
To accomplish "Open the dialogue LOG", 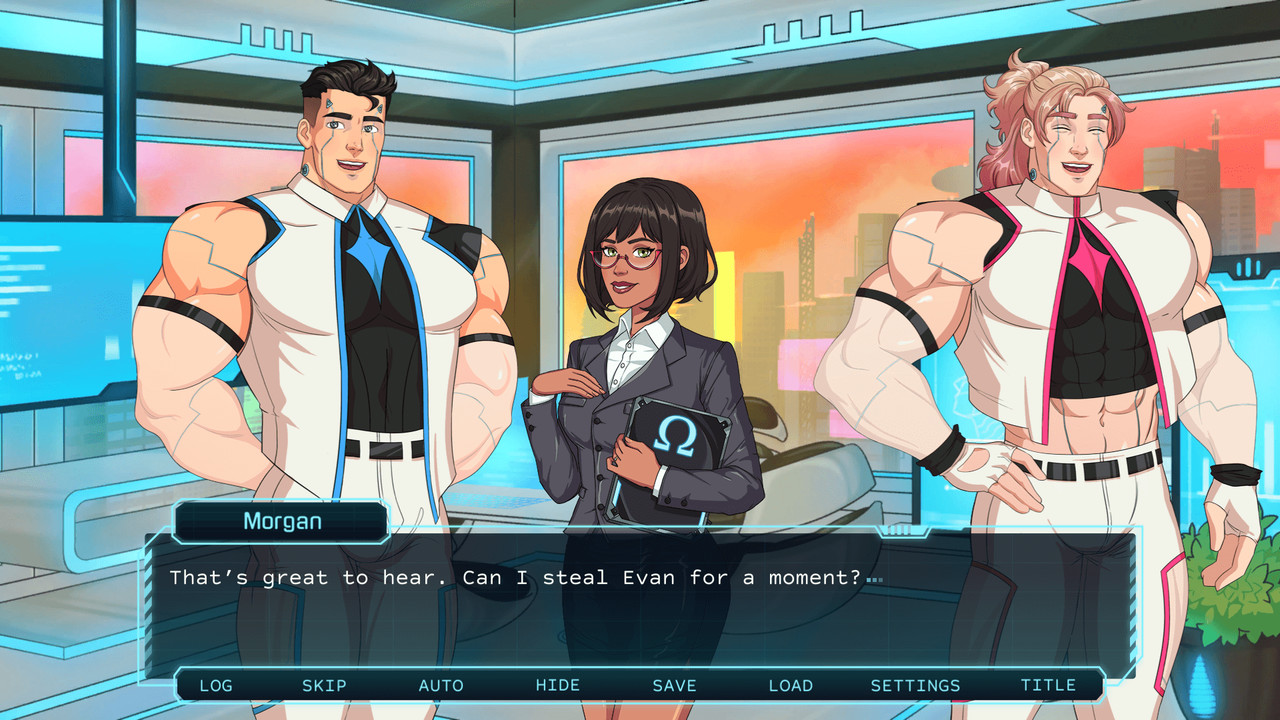I will pos(216,685).
